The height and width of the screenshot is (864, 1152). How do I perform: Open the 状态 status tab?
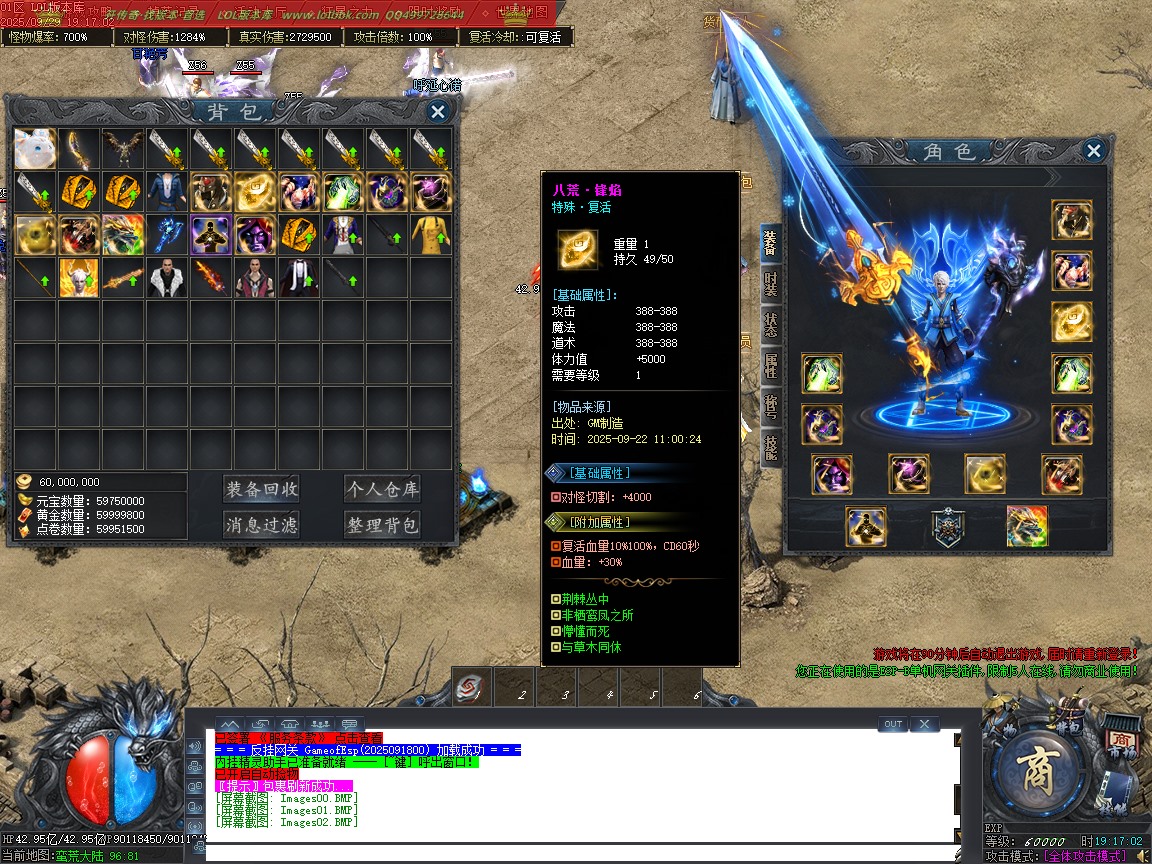tap(770, 325)
